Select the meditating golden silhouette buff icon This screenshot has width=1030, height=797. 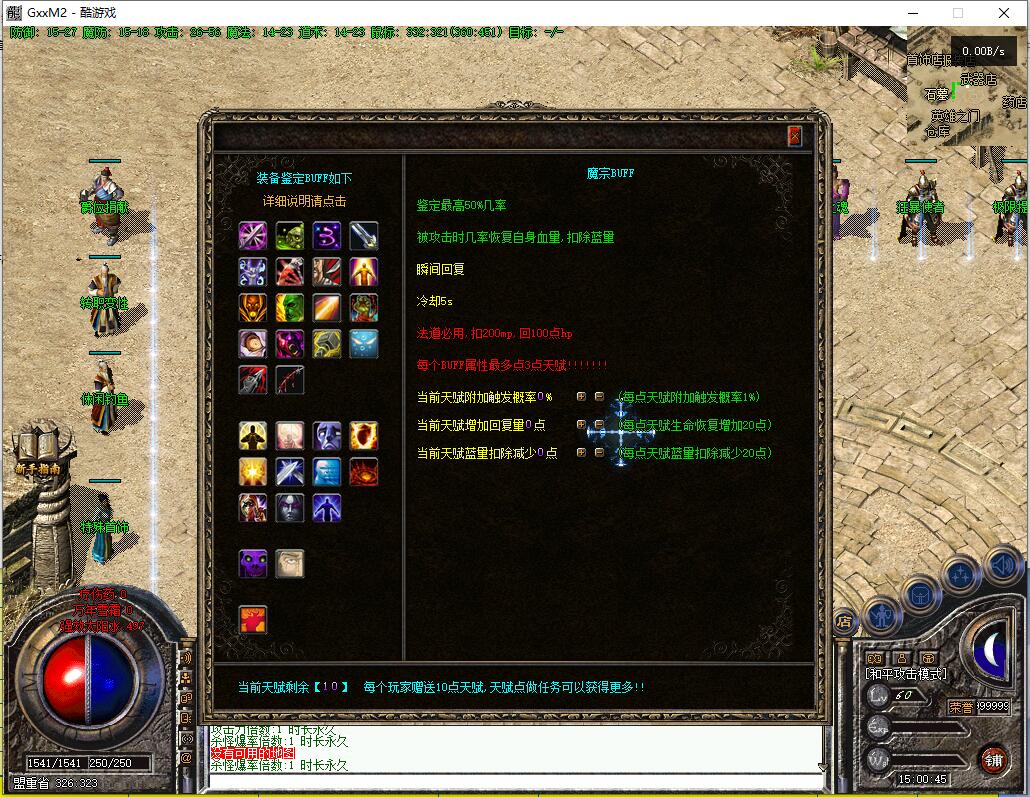click(253, 436)
